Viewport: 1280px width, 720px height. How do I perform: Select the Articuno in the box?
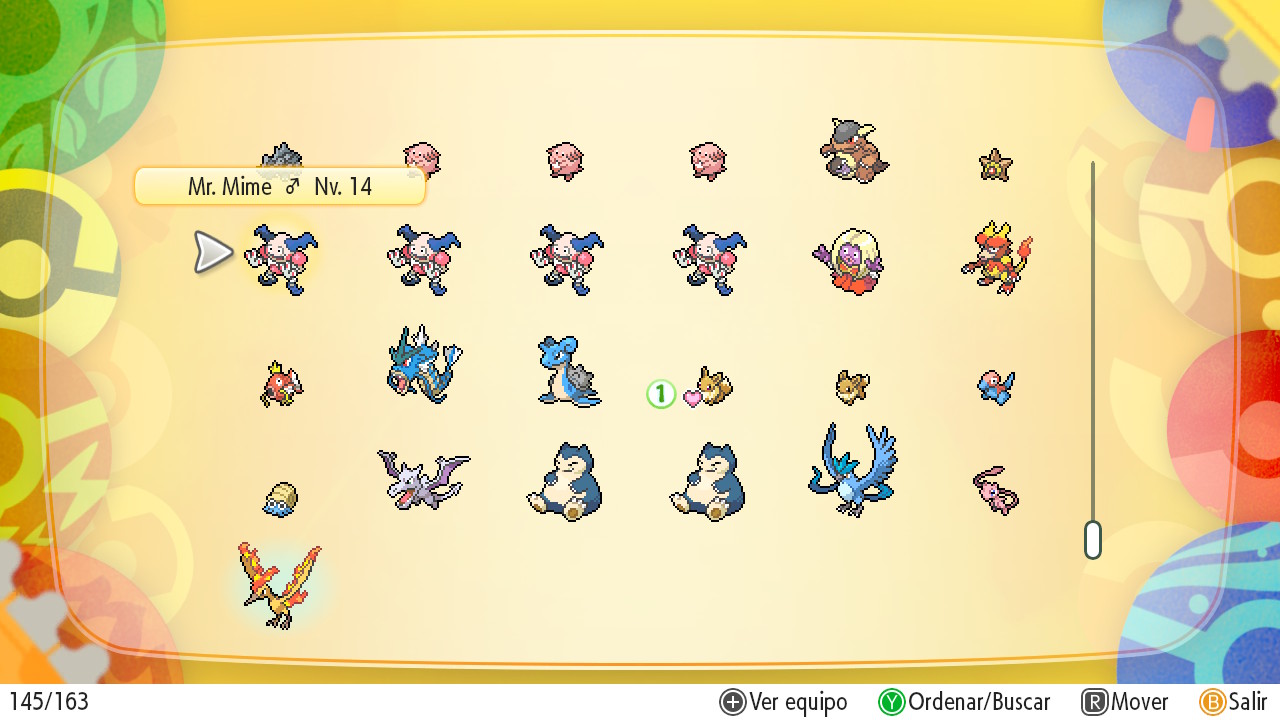(x=852, y=469)
